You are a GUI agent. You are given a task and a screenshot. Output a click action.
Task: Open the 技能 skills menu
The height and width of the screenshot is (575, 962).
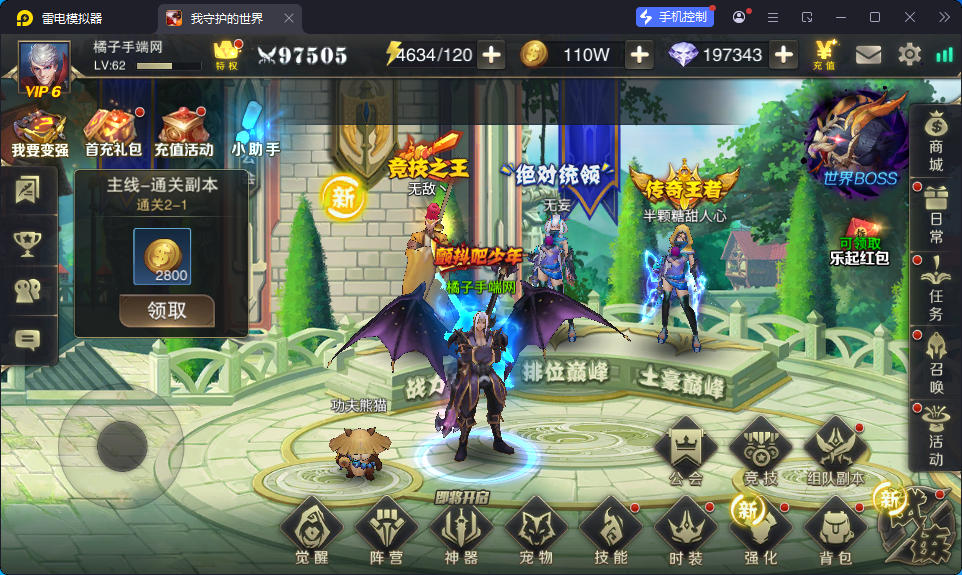[x=610, y=529]
